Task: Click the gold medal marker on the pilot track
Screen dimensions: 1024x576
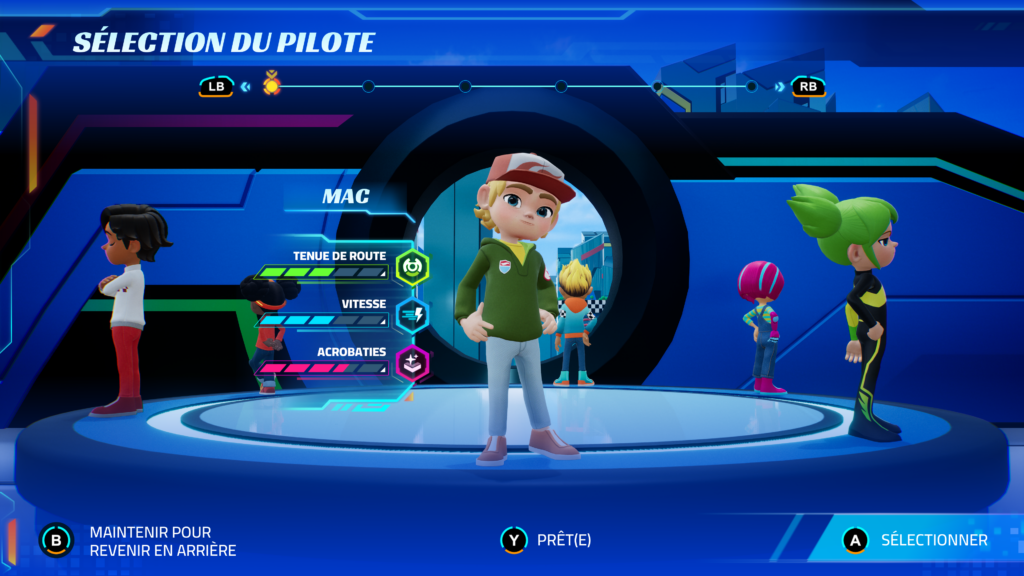Action: 272,85
